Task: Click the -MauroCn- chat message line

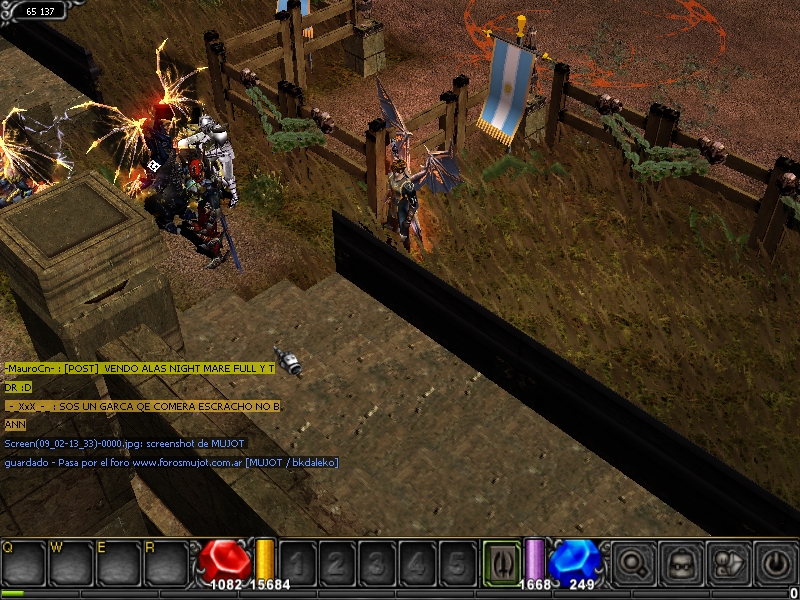Action: pyautogui.click(x=140, y=369)
